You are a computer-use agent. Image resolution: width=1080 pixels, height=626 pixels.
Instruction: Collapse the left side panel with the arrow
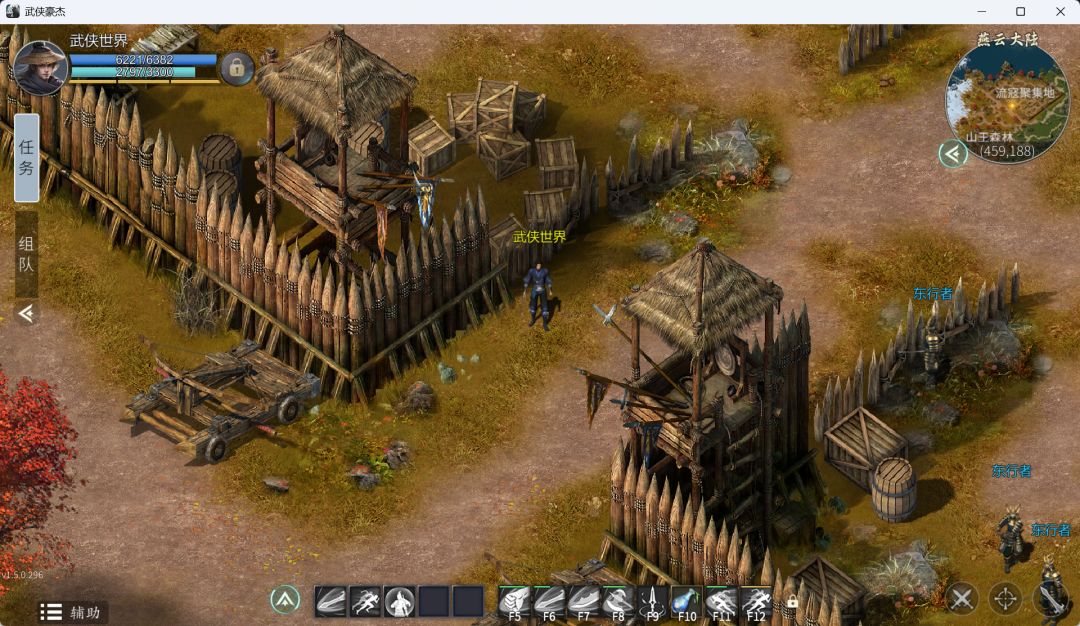click(x=26, y=314)
